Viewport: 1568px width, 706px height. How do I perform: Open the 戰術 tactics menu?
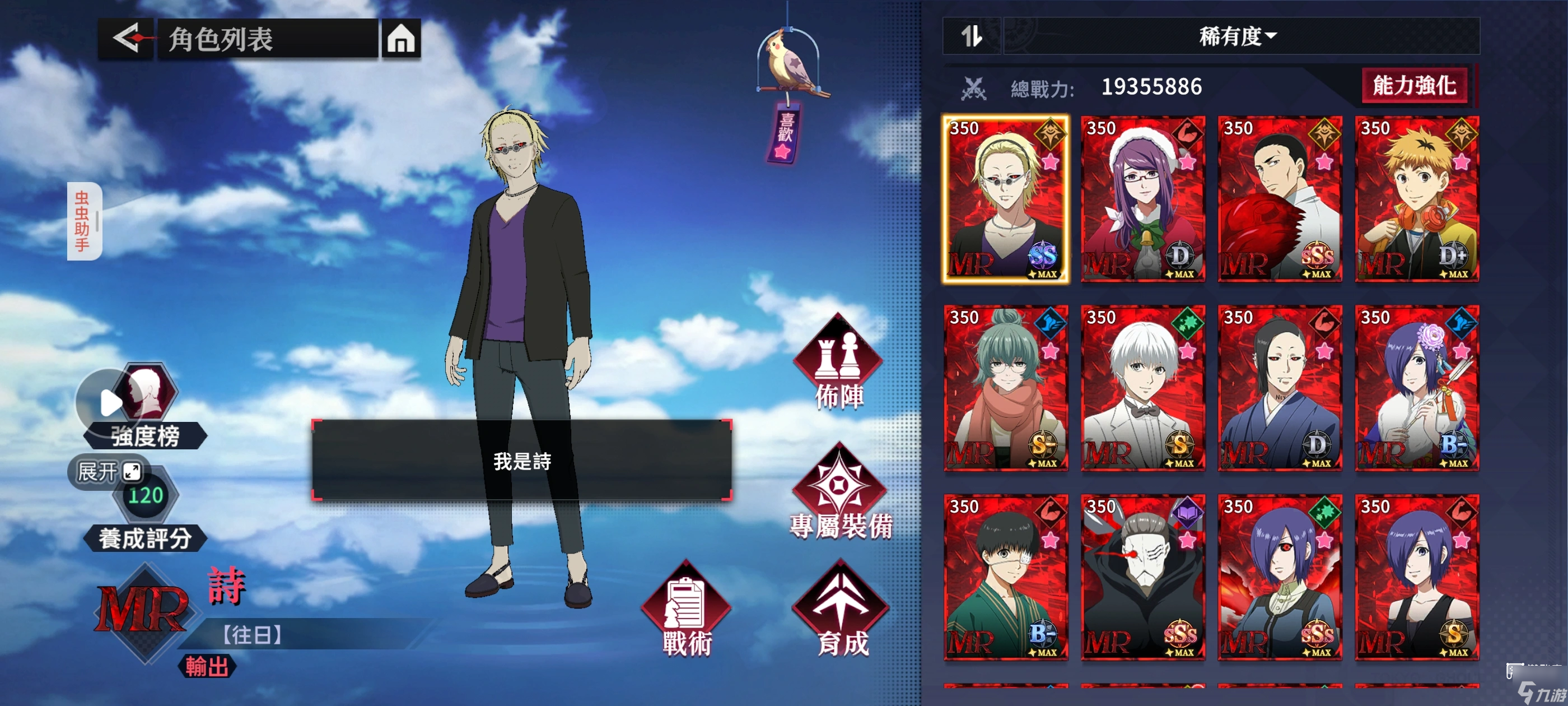click(x=686, y=609)
